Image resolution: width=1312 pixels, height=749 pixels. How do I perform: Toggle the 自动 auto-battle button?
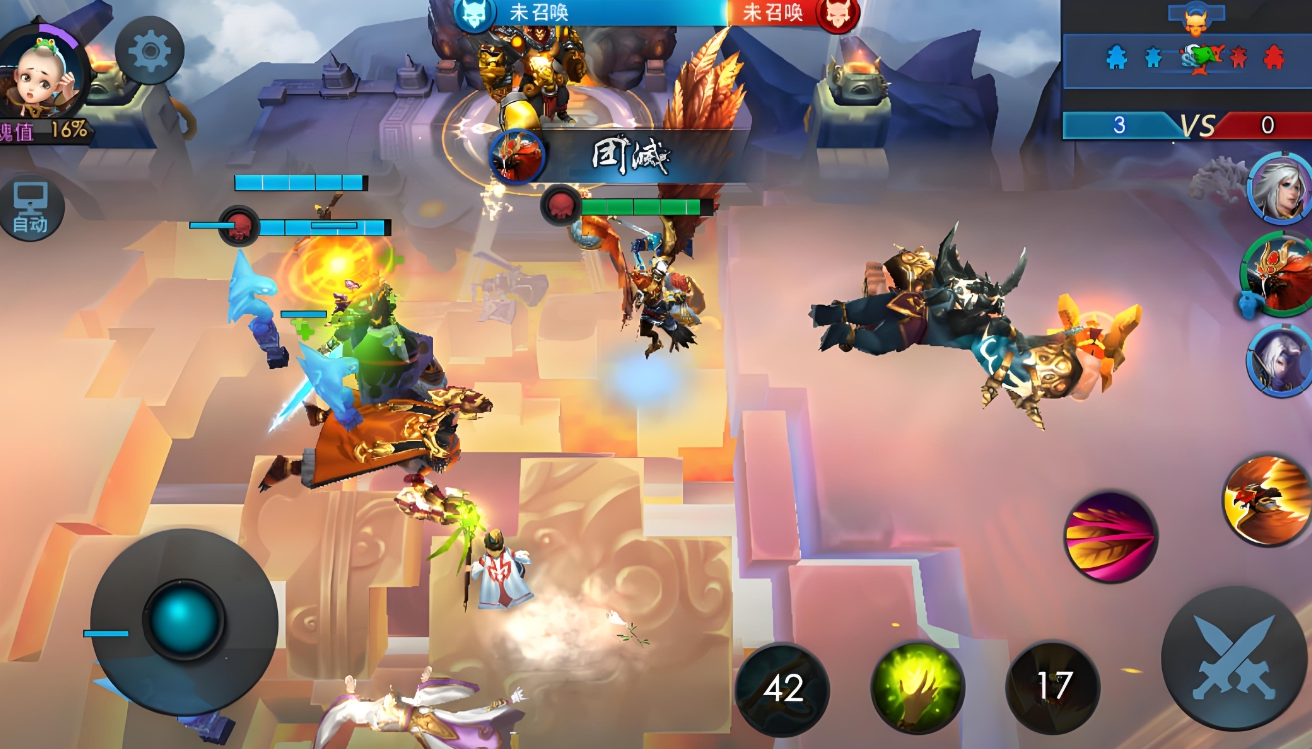click(x=30, y=210)
